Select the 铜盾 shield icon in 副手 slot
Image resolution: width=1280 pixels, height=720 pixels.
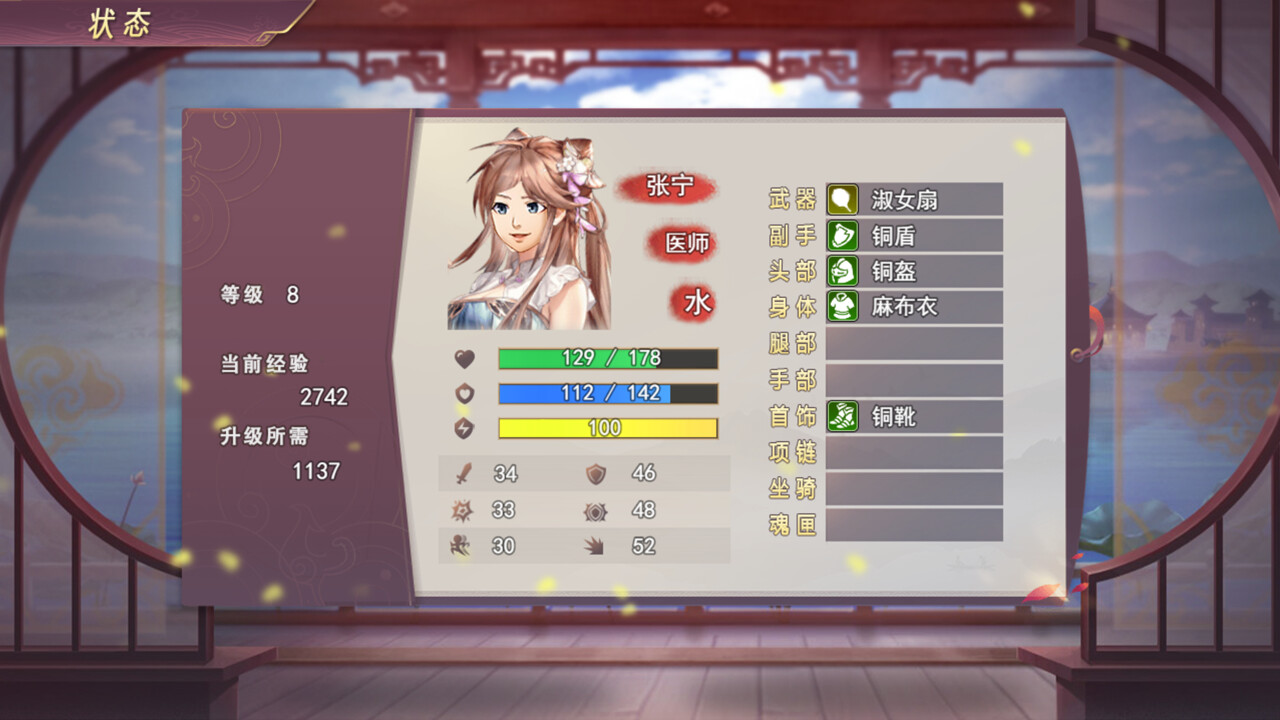(844, 236)
